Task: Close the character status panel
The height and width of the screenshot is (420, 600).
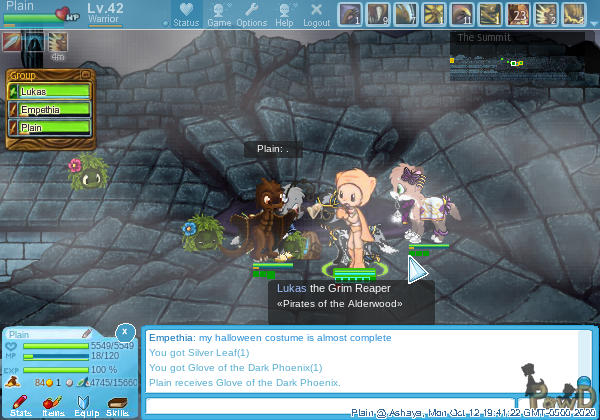Action: (x=124, y=331)
